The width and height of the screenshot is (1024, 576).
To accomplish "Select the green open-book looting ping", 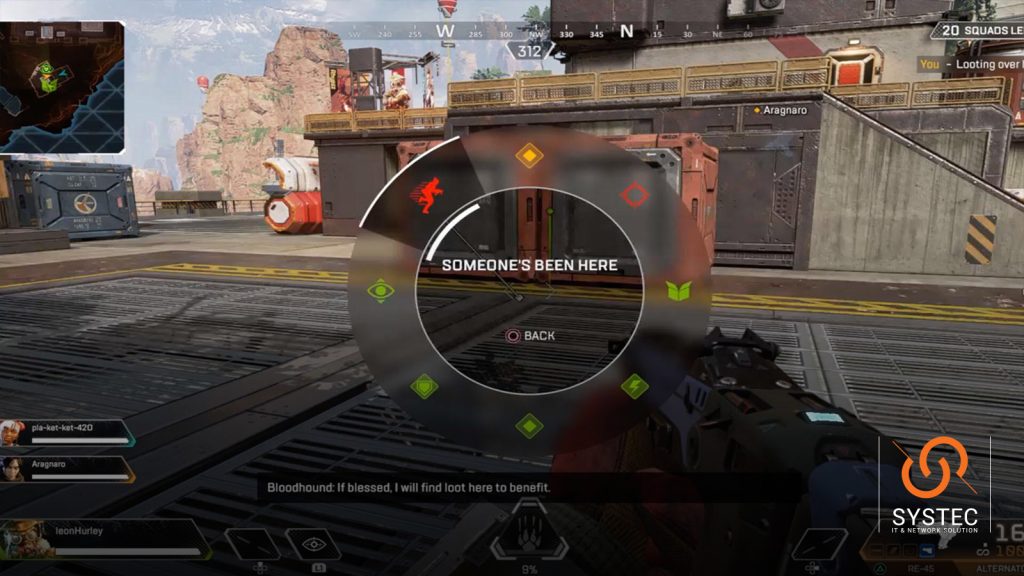I will point(679,291).
